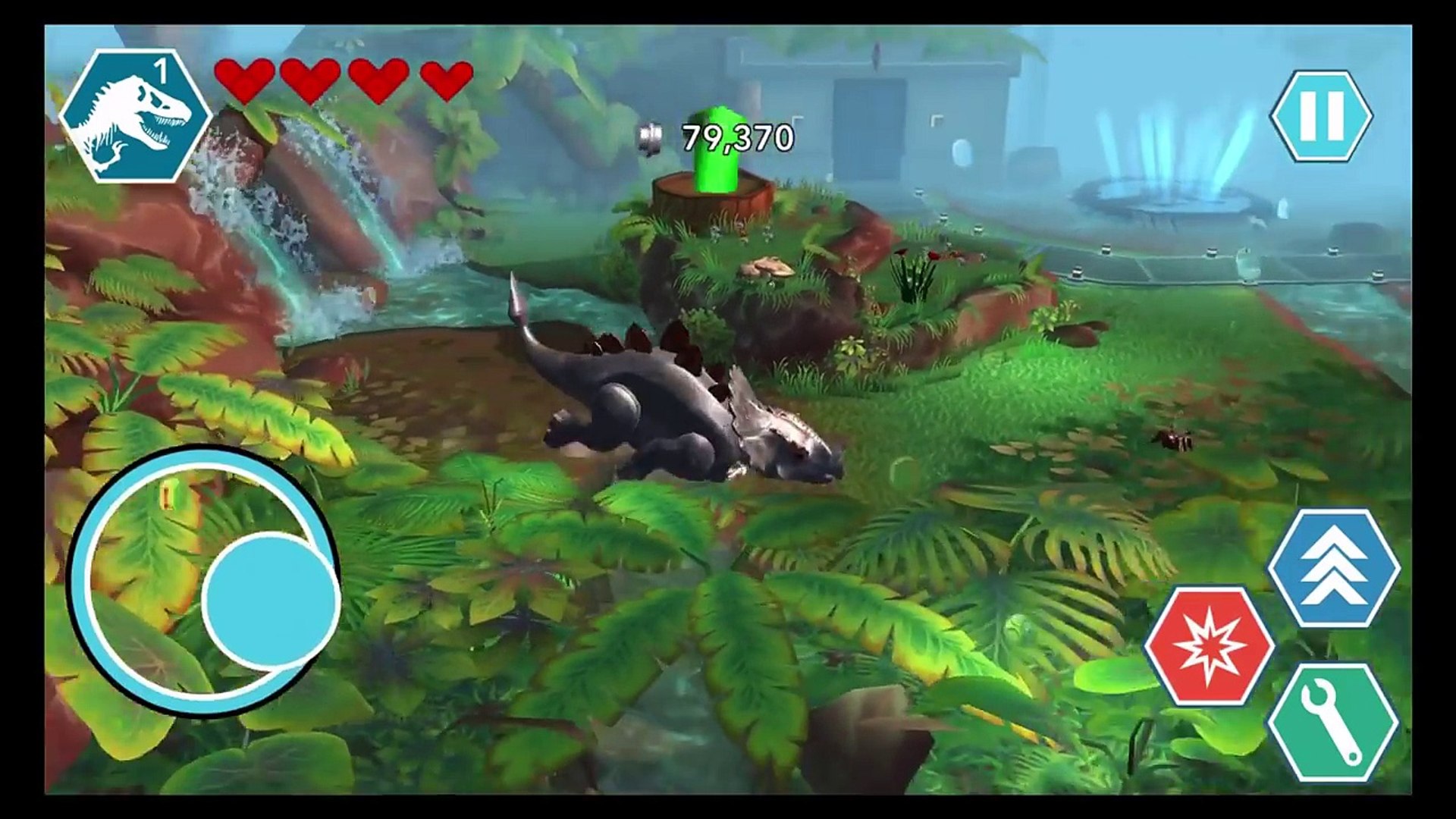
Task: Tap the pause button
Action: pyautogui.click(x=1323, y=114)
